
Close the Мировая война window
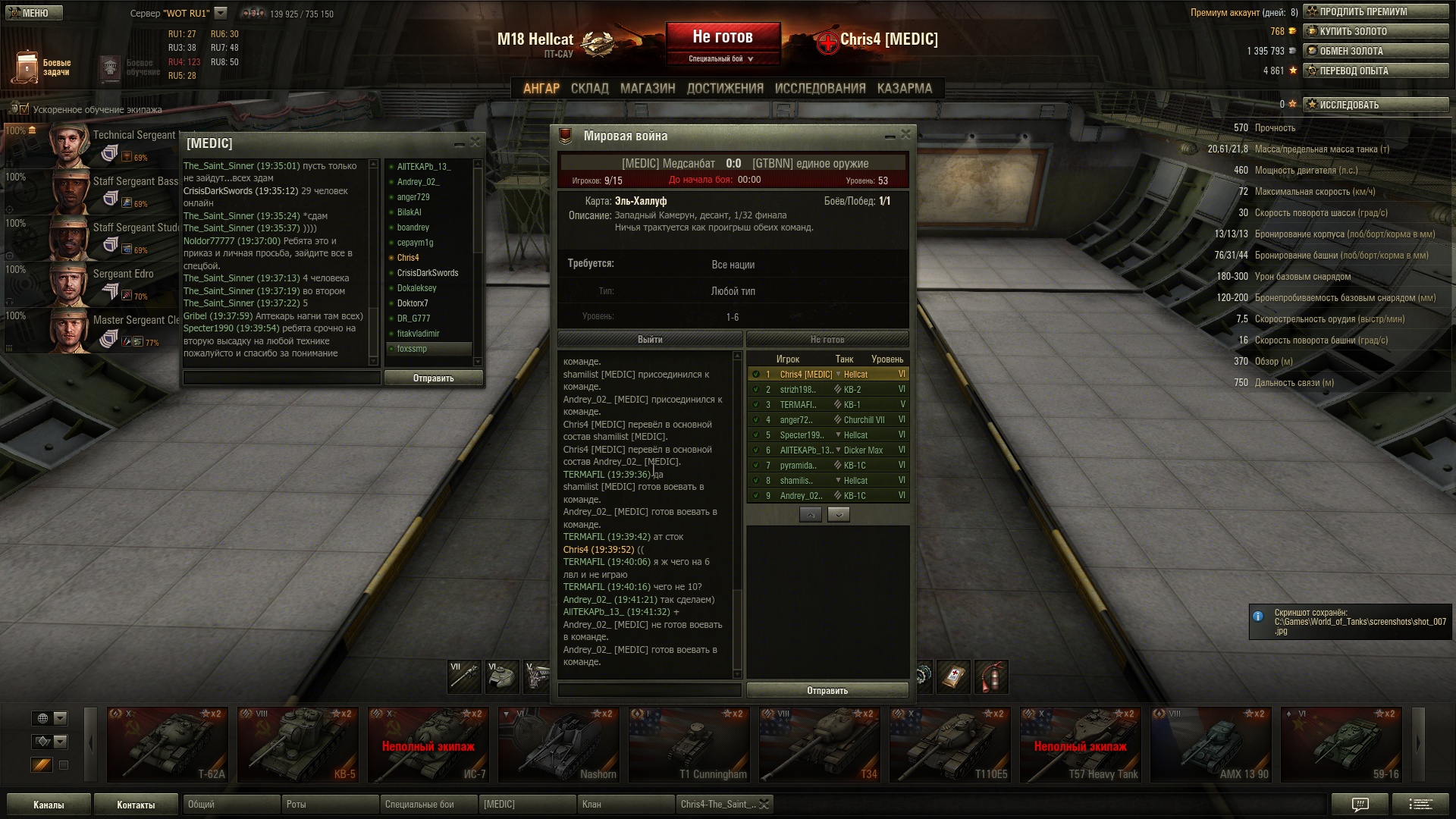[905, 135]
